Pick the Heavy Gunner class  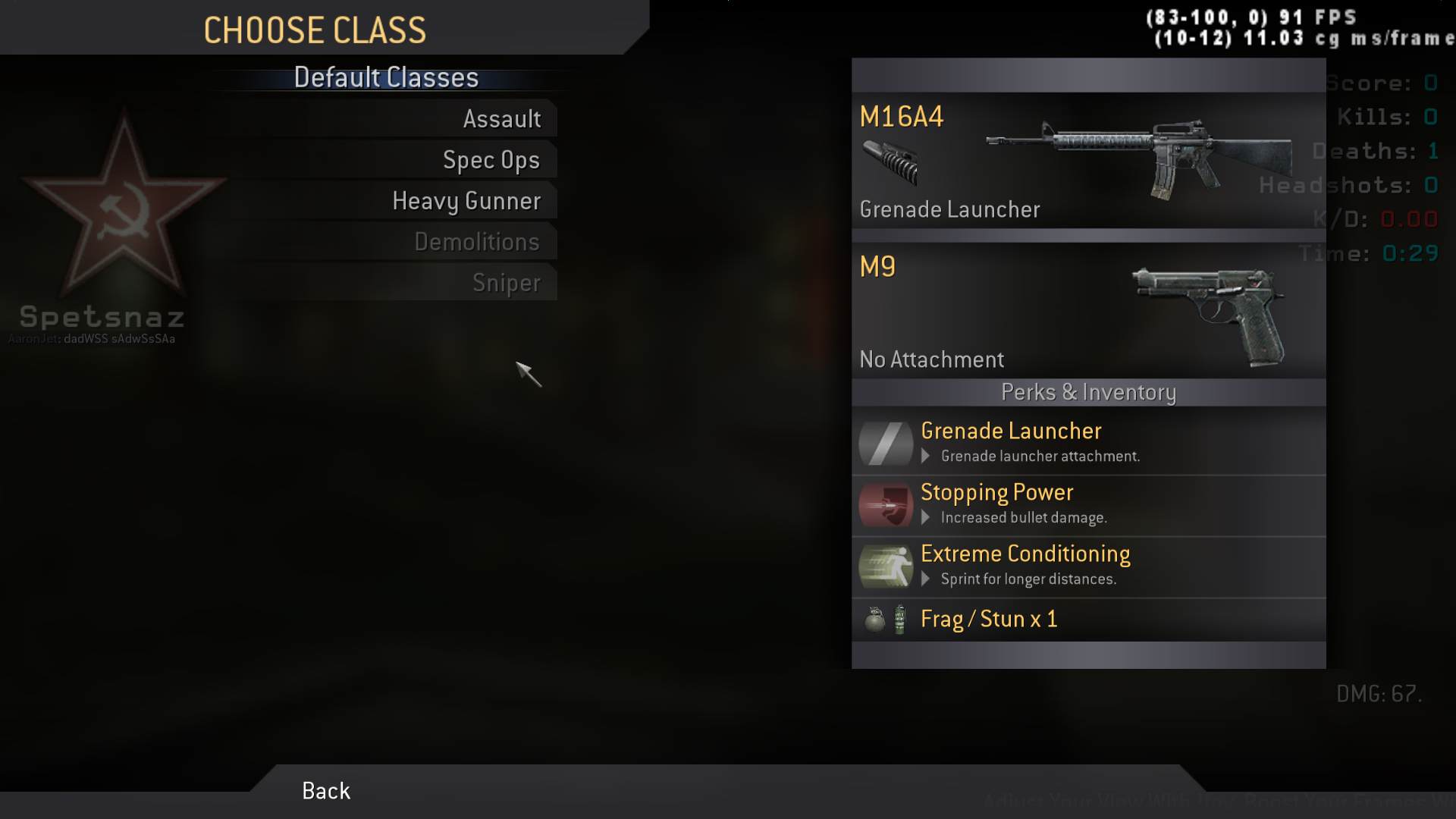[x=466, y=201]
